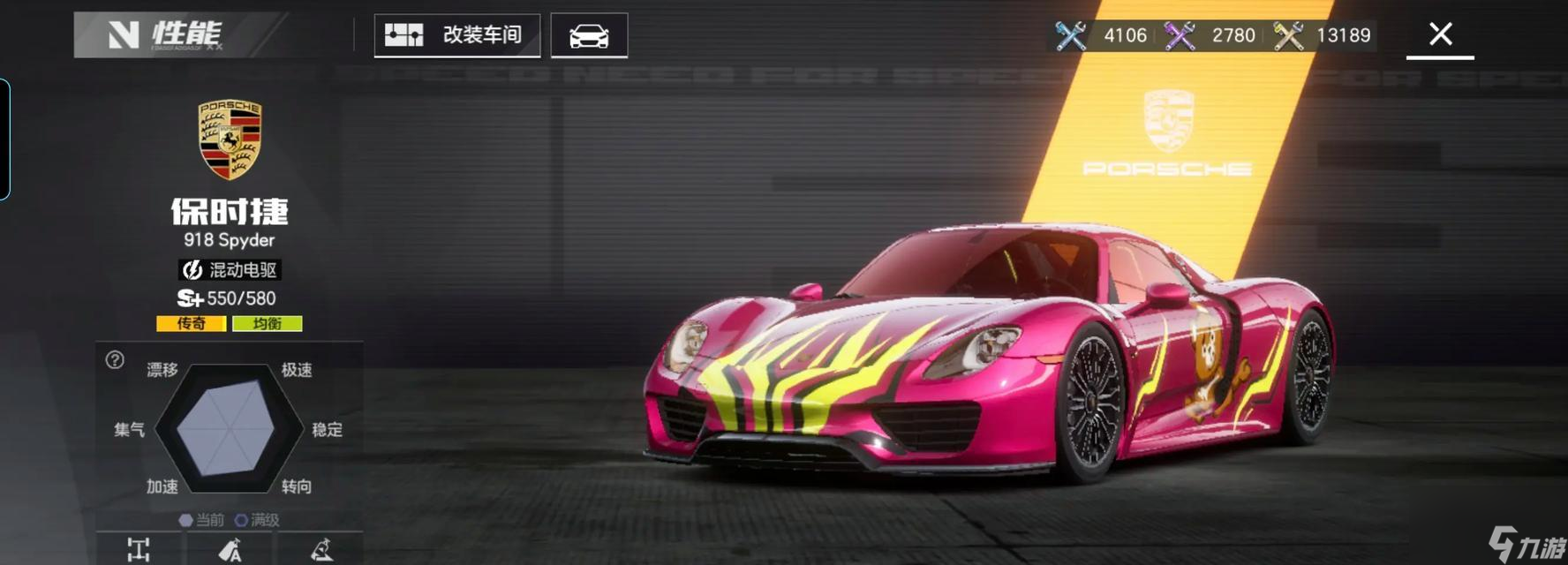
Task: Tap the gold wrench currency icon
Action: (x=1288, y=35)
